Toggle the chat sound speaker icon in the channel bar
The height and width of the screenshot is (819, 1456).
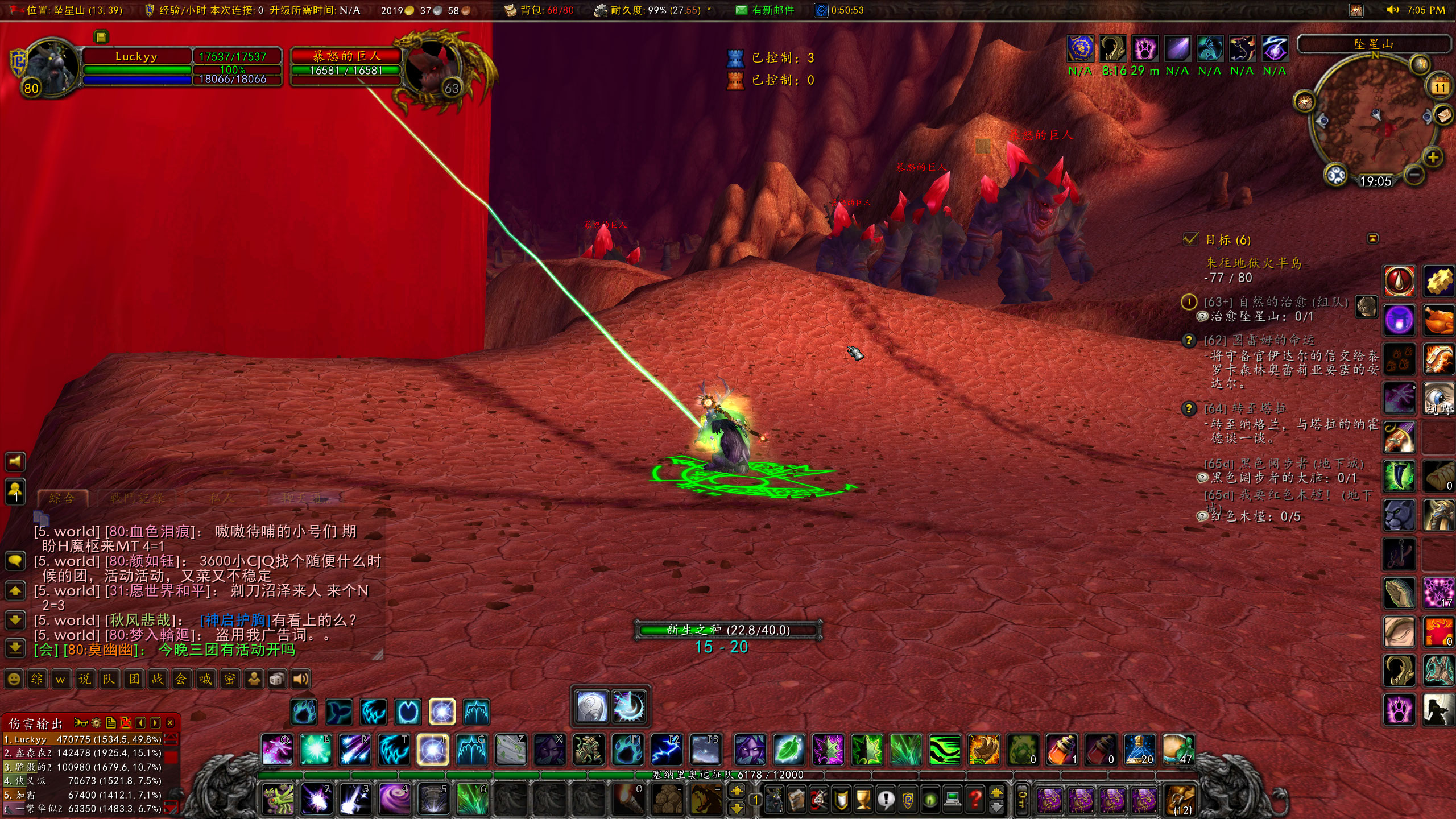point(301,679)
